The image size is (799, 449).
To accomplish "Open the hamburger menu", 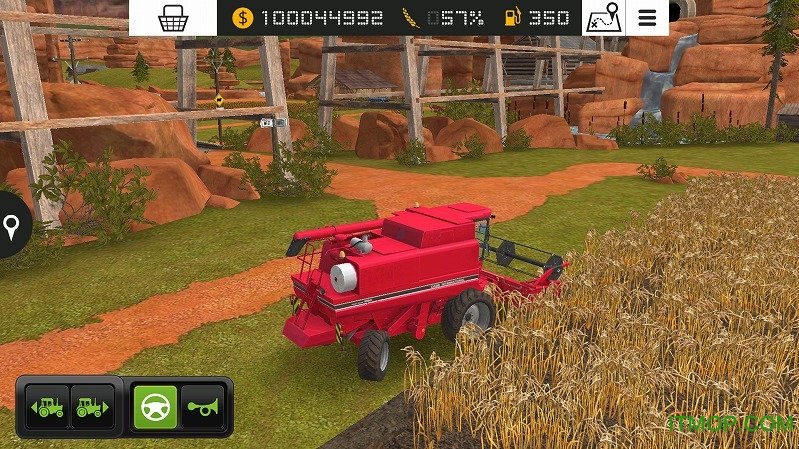I will point(648,17).
